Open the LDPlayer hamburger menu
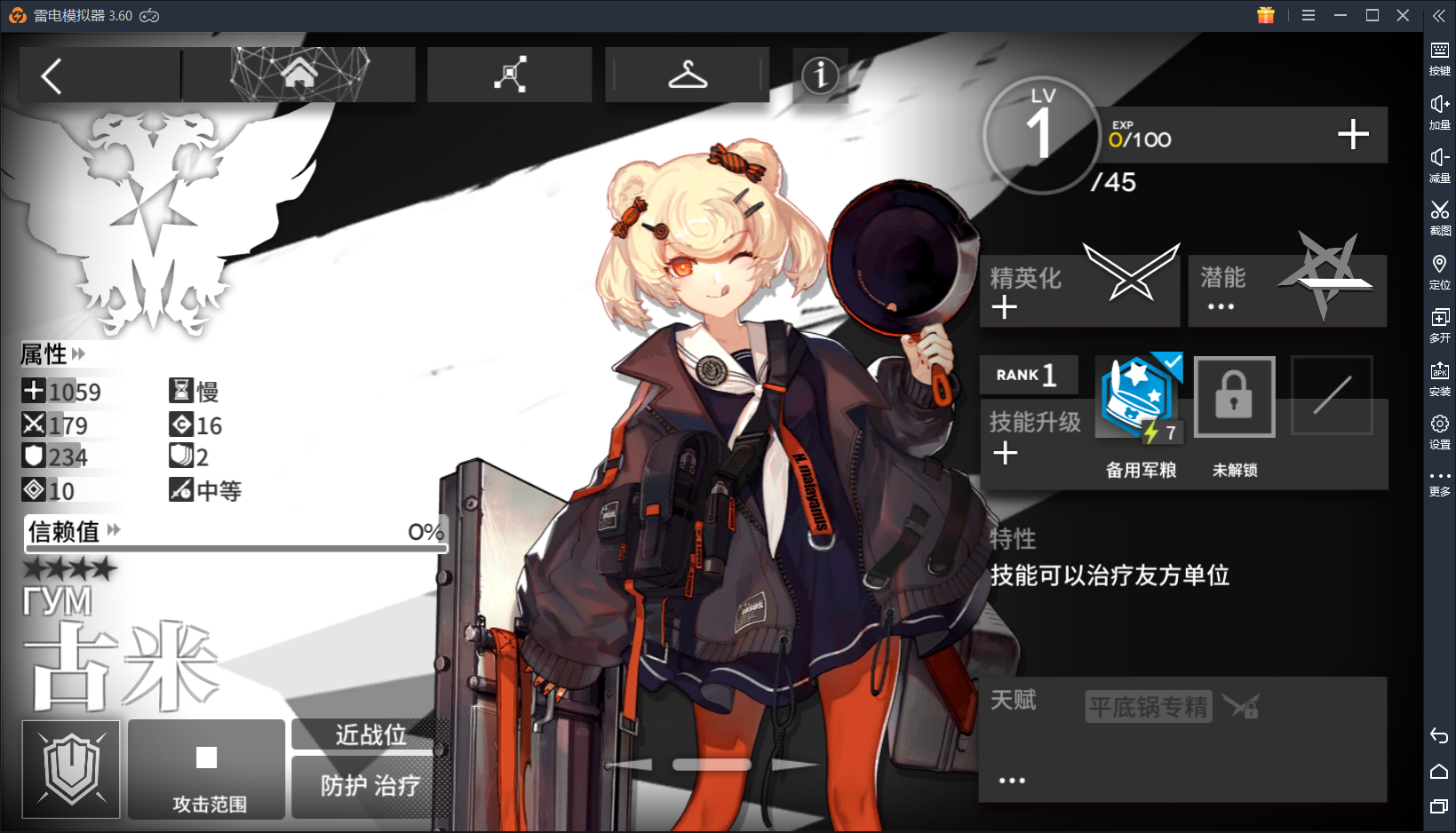 (x=1308, y=15)
